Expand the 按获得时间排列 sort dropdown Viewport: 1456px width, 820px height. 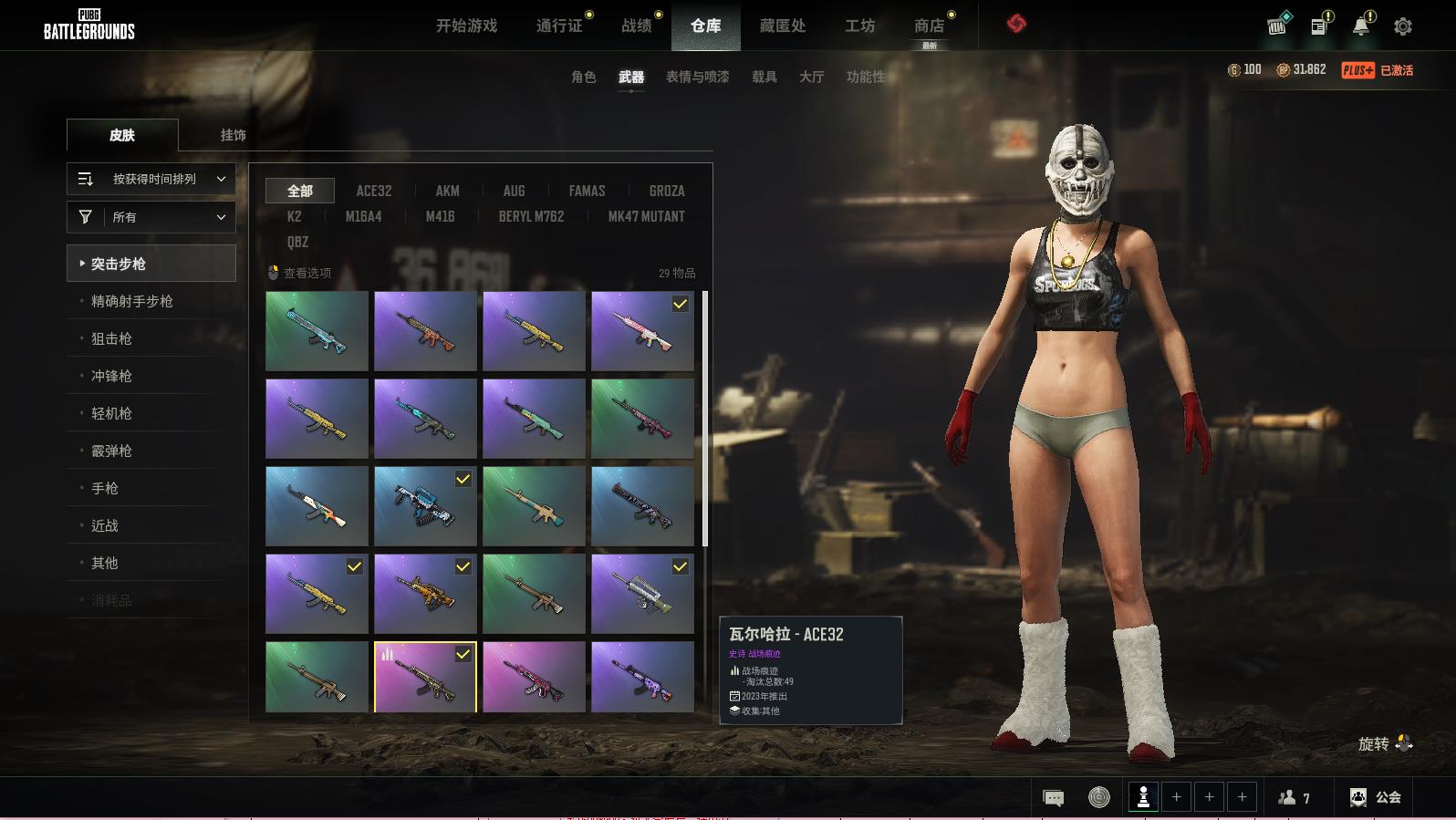click(151, 179)
